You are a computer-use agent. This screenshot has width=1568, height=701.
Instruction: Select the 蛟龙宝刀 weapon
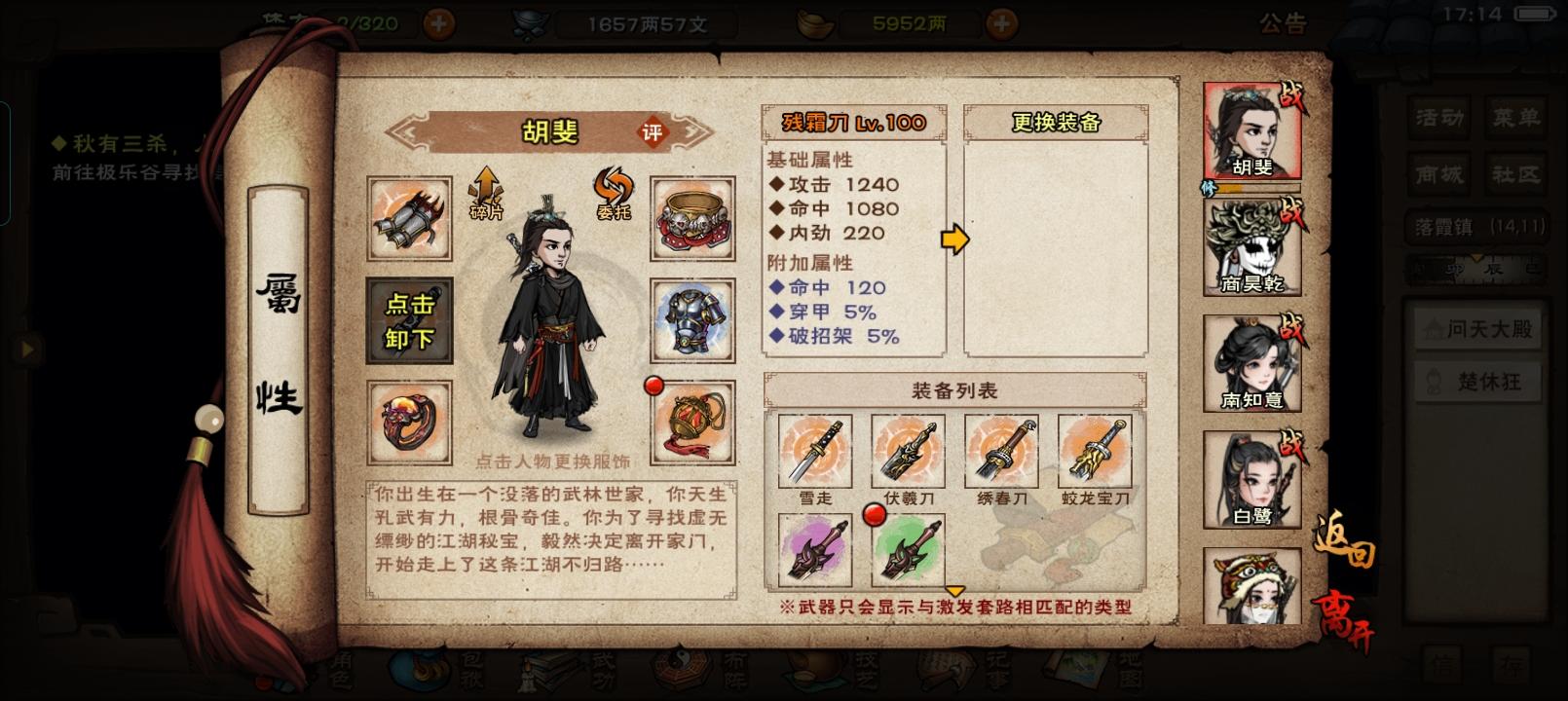pyautogui.click(x=1095, y=453)
